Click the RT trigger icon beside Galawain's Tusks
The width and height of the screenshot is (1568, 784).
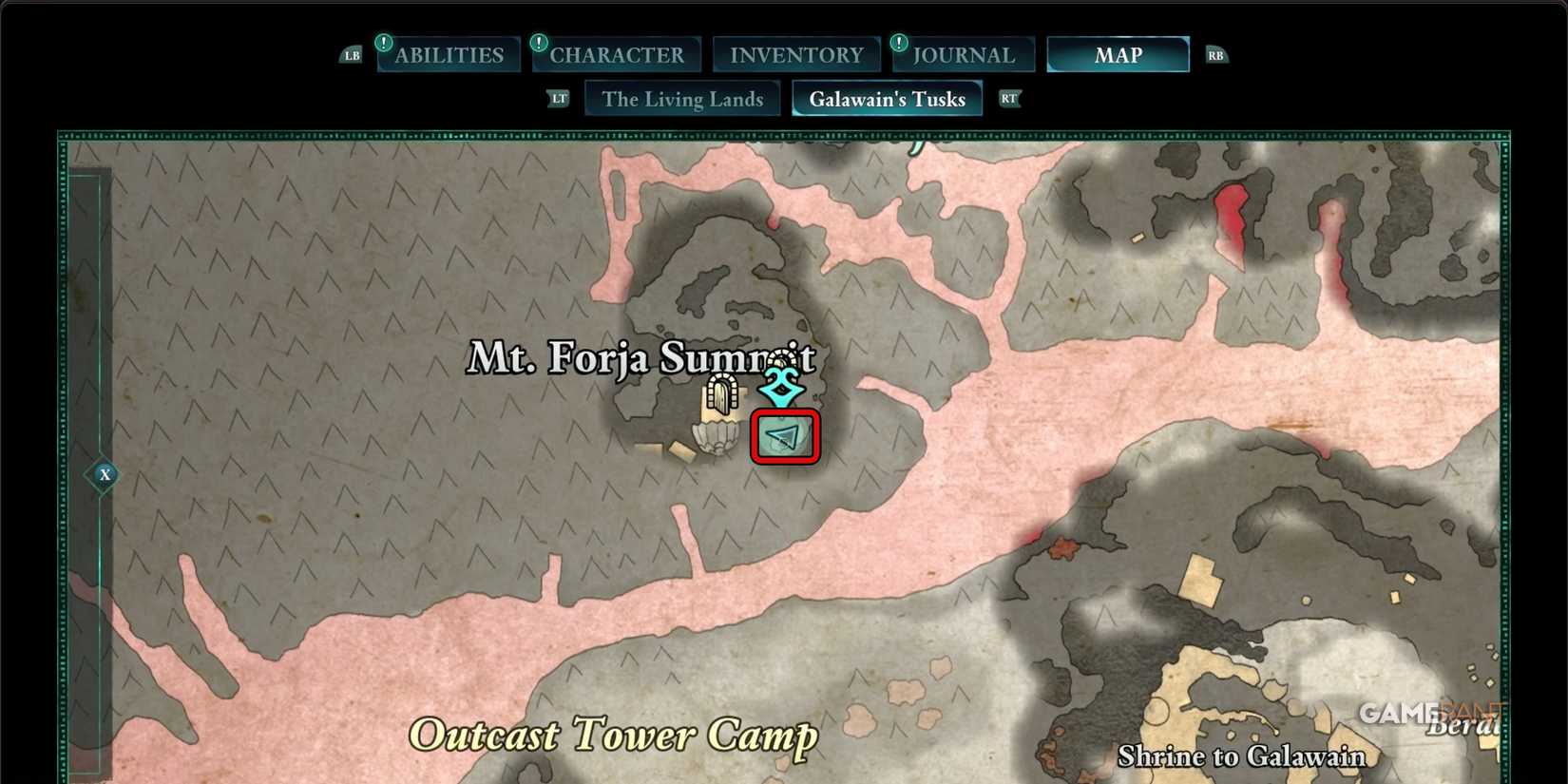(1009, 98)
